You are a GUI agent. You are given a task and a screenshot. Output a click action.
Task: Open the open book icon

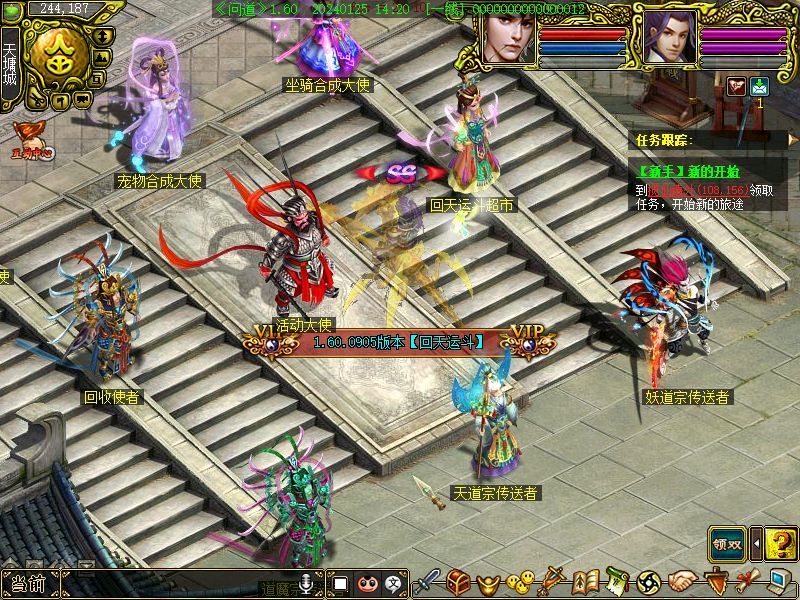pyautogui.click(x=585, y=581)
